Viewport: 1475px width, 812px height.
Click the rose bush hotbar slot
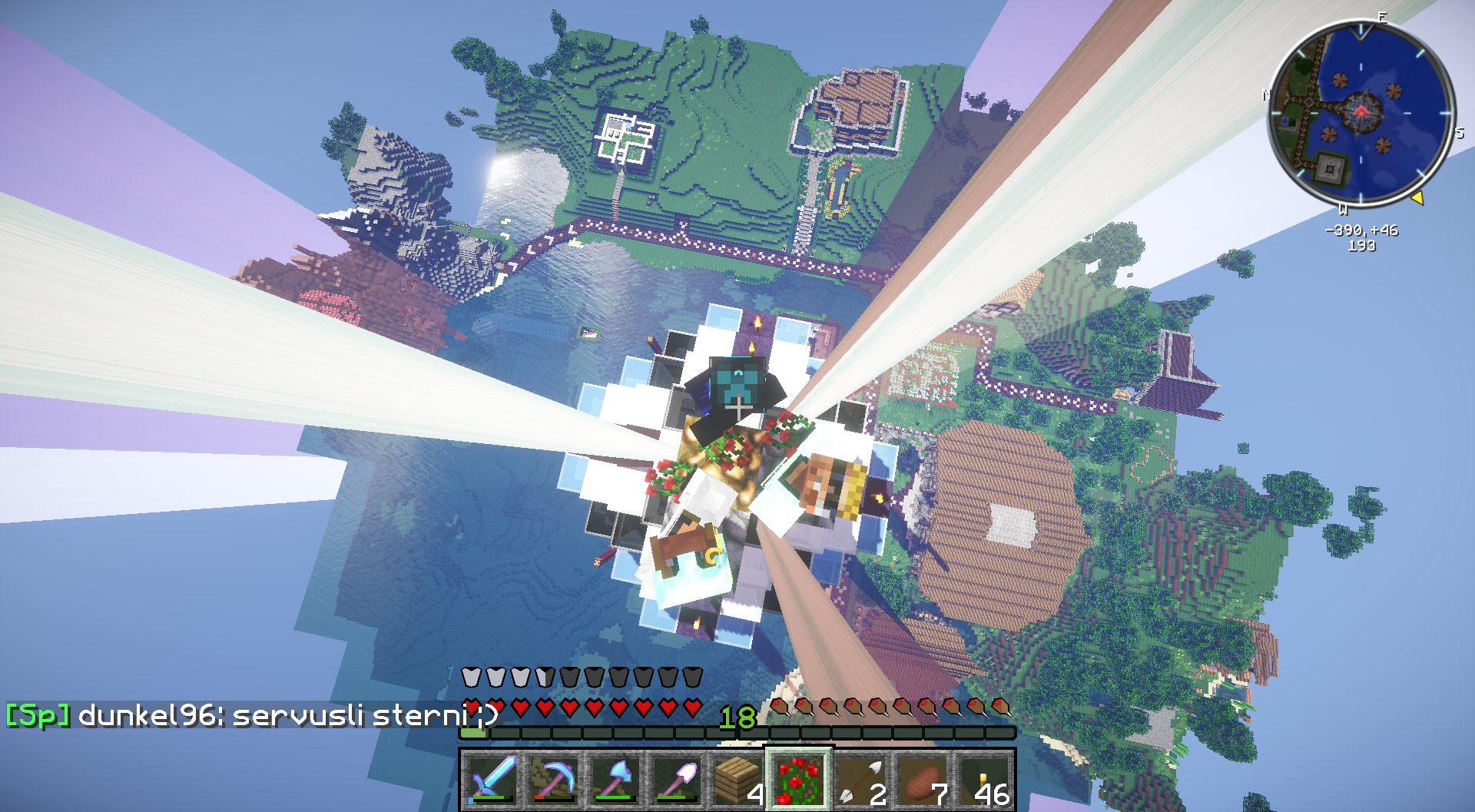click(799, 779)
